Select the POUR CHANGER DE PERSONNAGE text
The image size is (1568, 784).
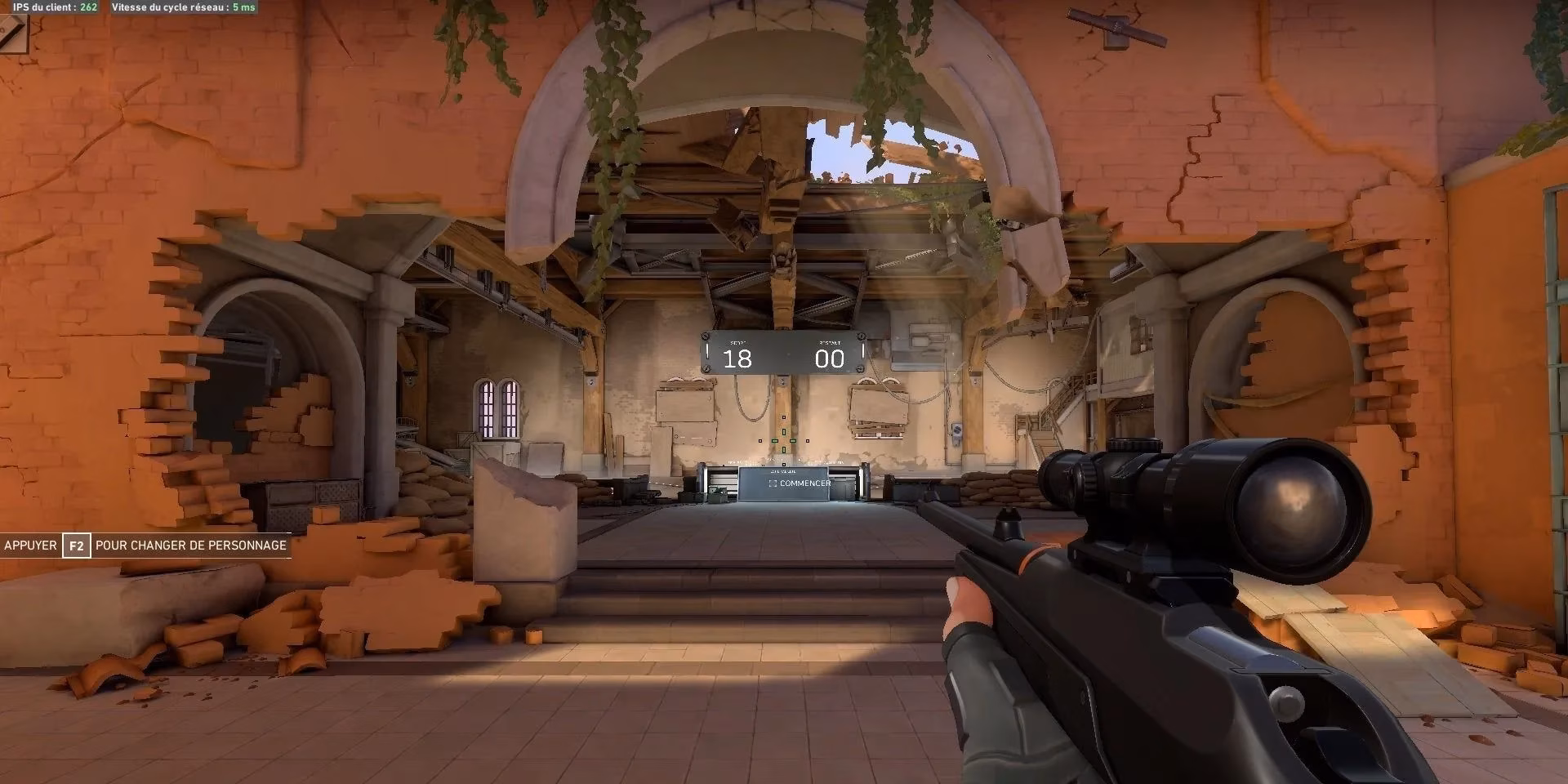(192, 546)
